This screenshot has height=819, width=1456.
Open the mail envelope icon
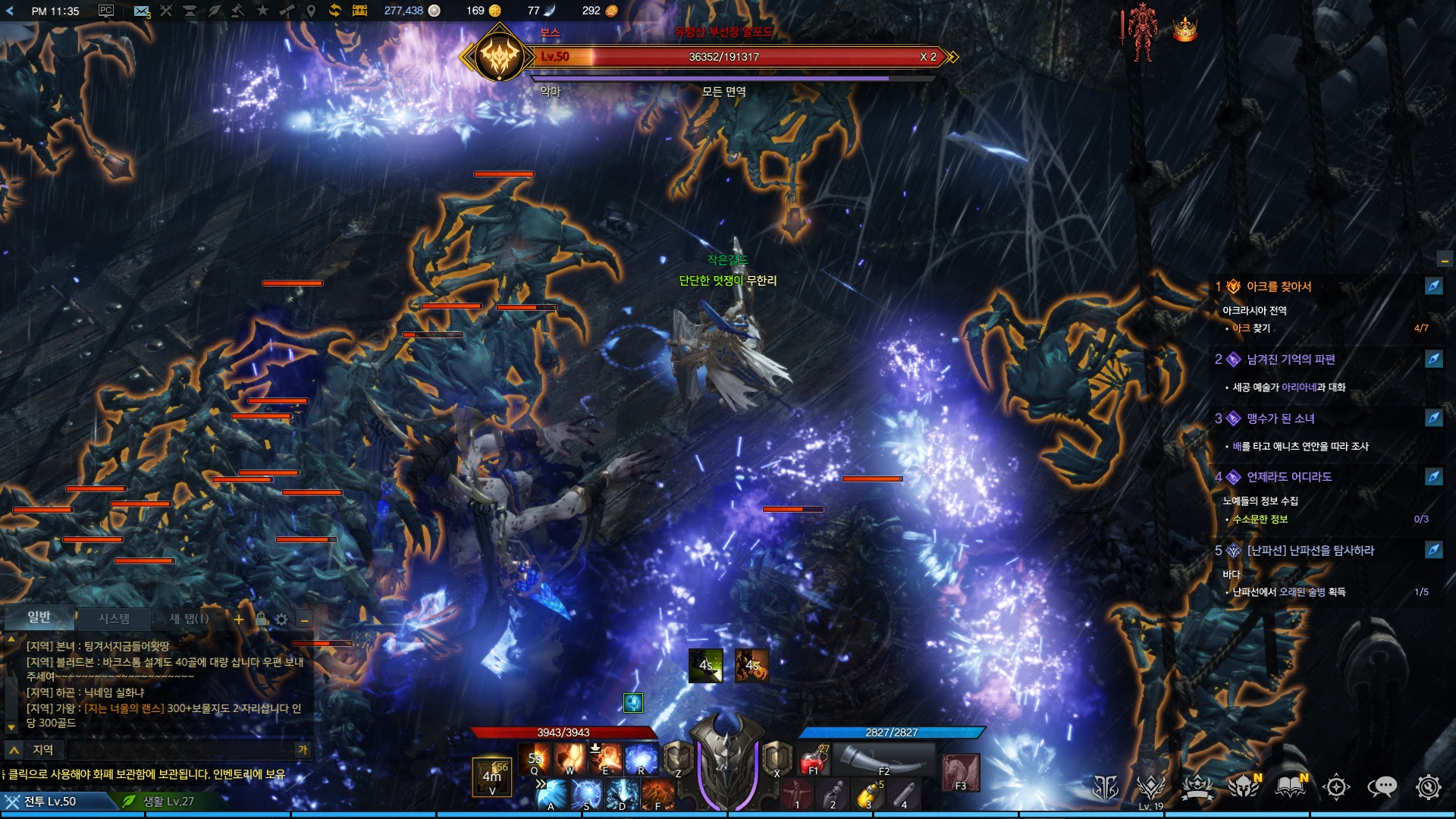pyautogui.click(x=141, y=11)
